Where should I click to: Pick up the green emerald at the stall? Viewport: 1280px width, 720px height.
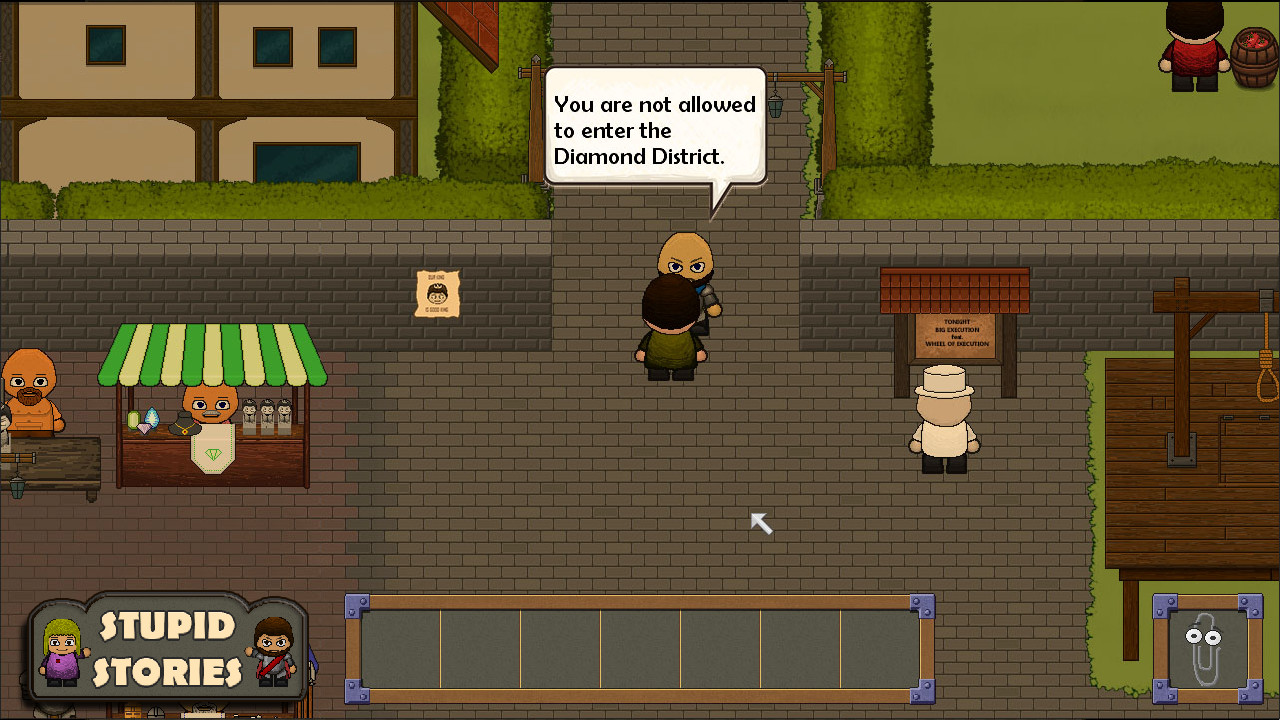[x=133, y=420]
